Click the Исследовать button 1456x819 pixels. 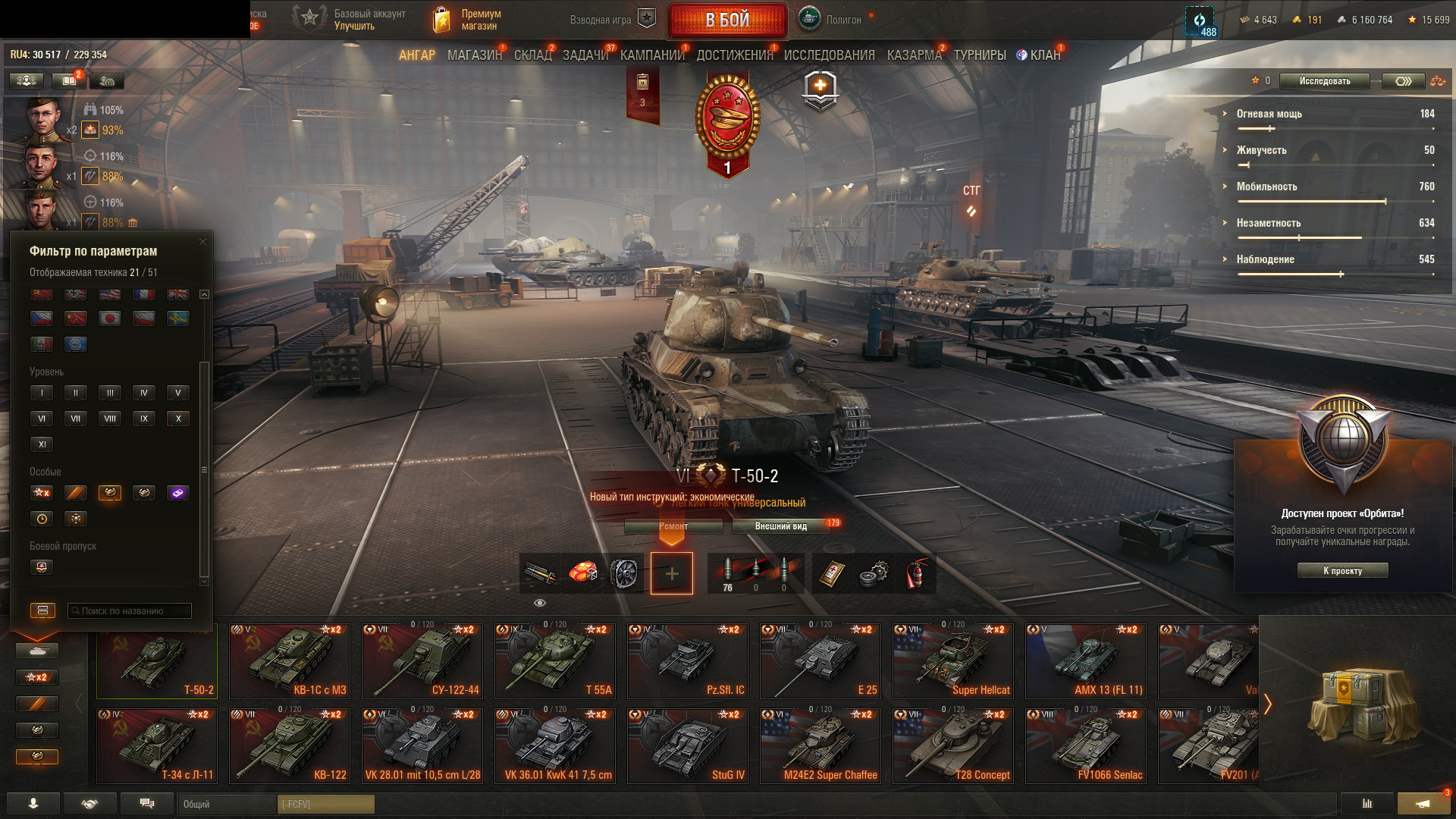[x=1324, y=81]
